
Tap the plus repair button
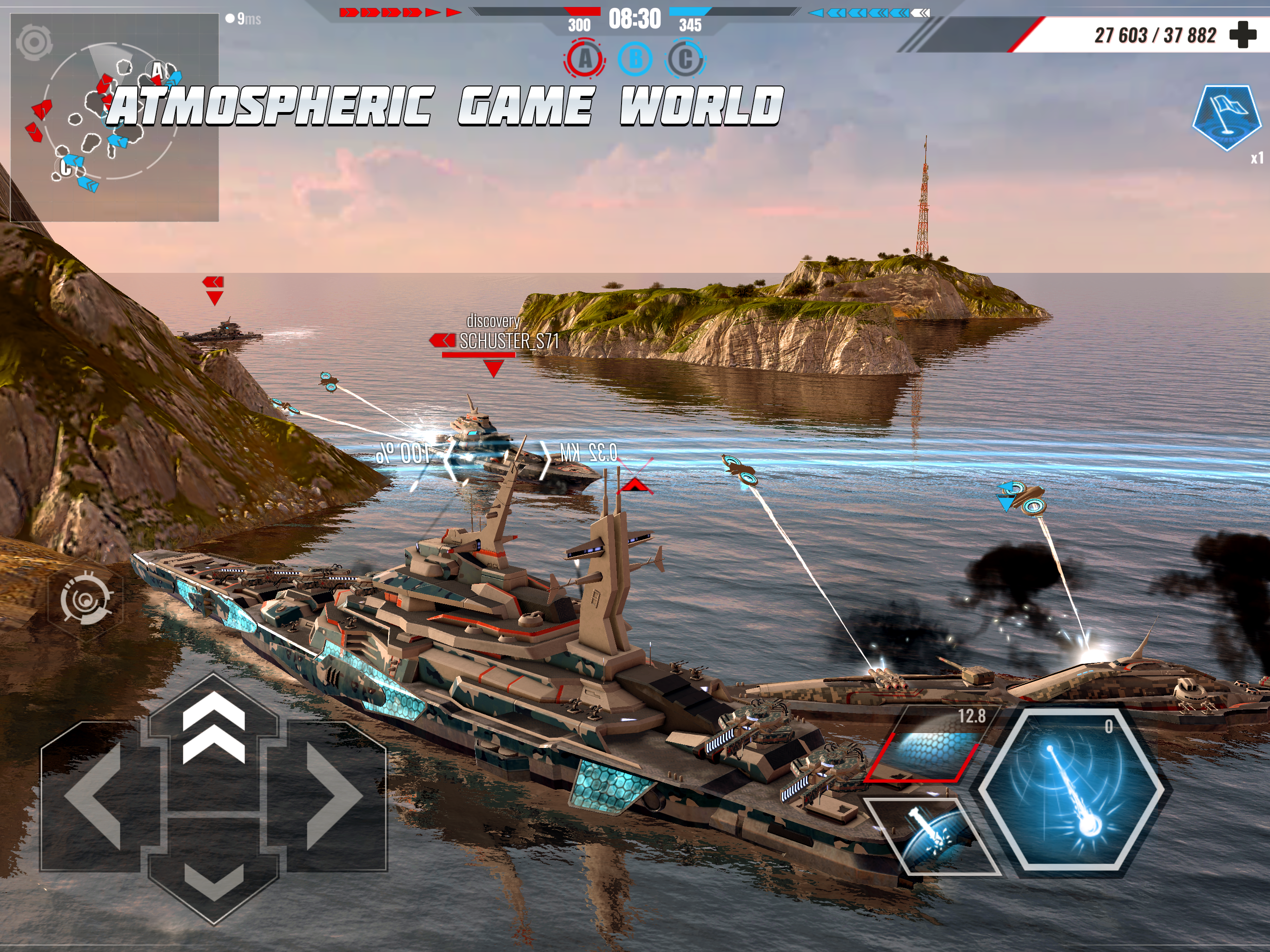pyautogui.click(x=1243, y=34)
